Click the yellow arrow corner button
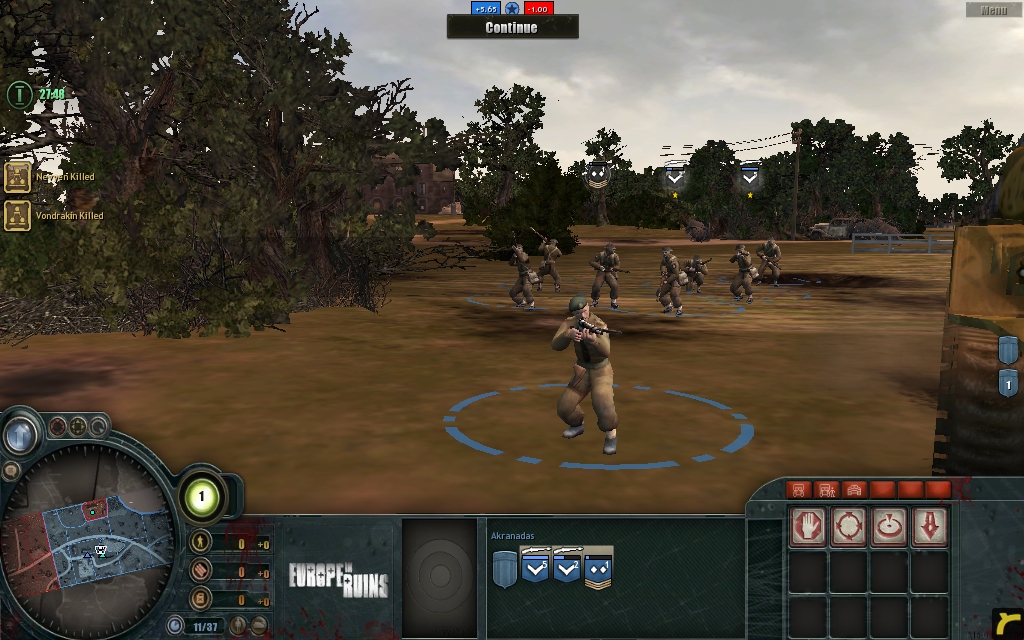Screen dimensions: 1024x640 point(1007,623)
